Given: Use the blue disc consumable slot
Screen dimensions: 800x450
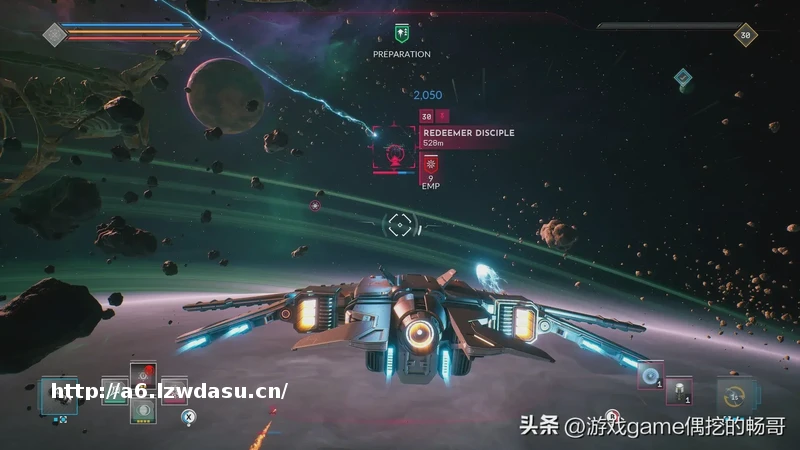Looking at the screenshot, I should coord(650,375).
